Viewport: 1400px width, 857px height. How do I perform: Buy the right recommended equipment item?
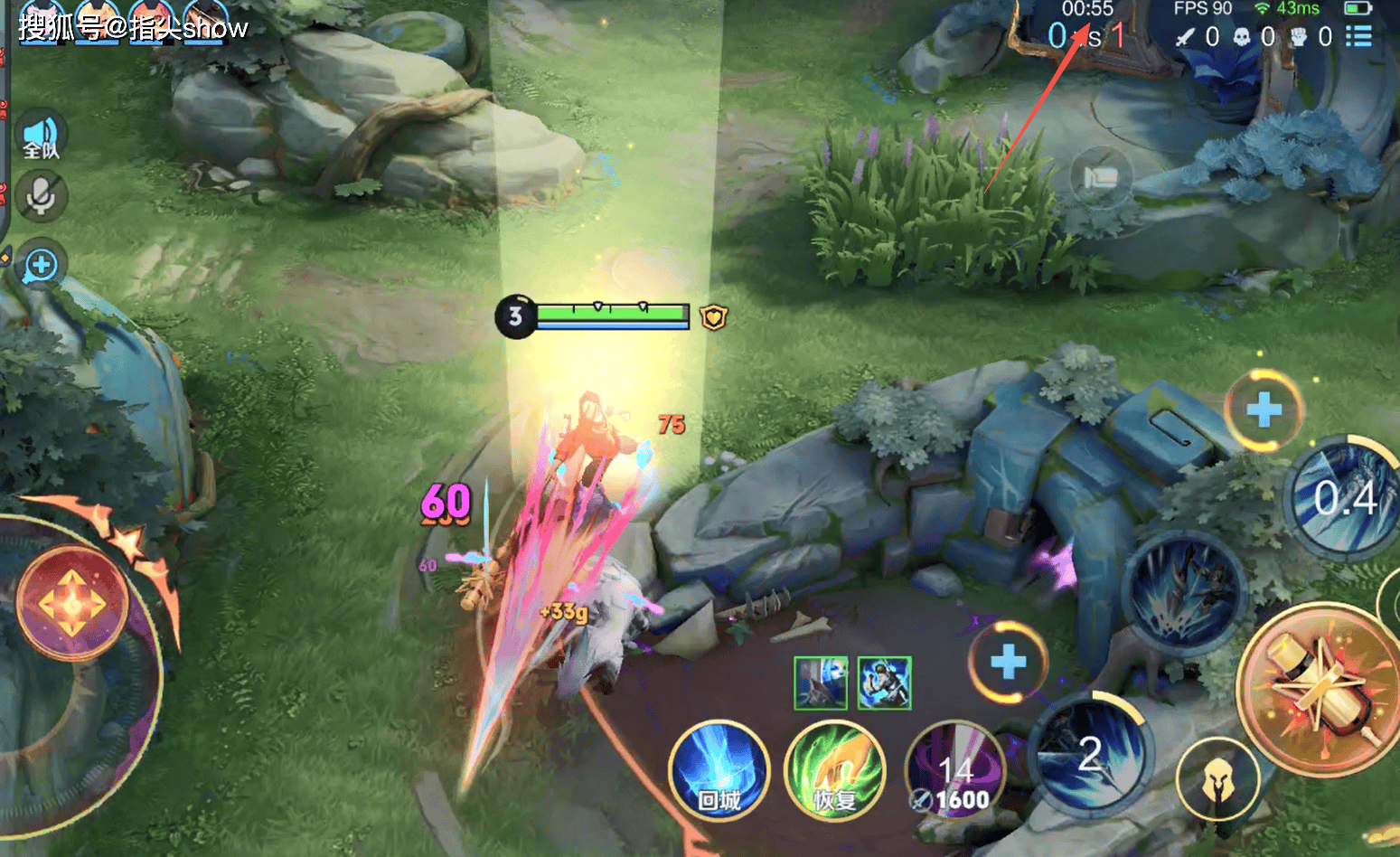[x=884, y=683]
